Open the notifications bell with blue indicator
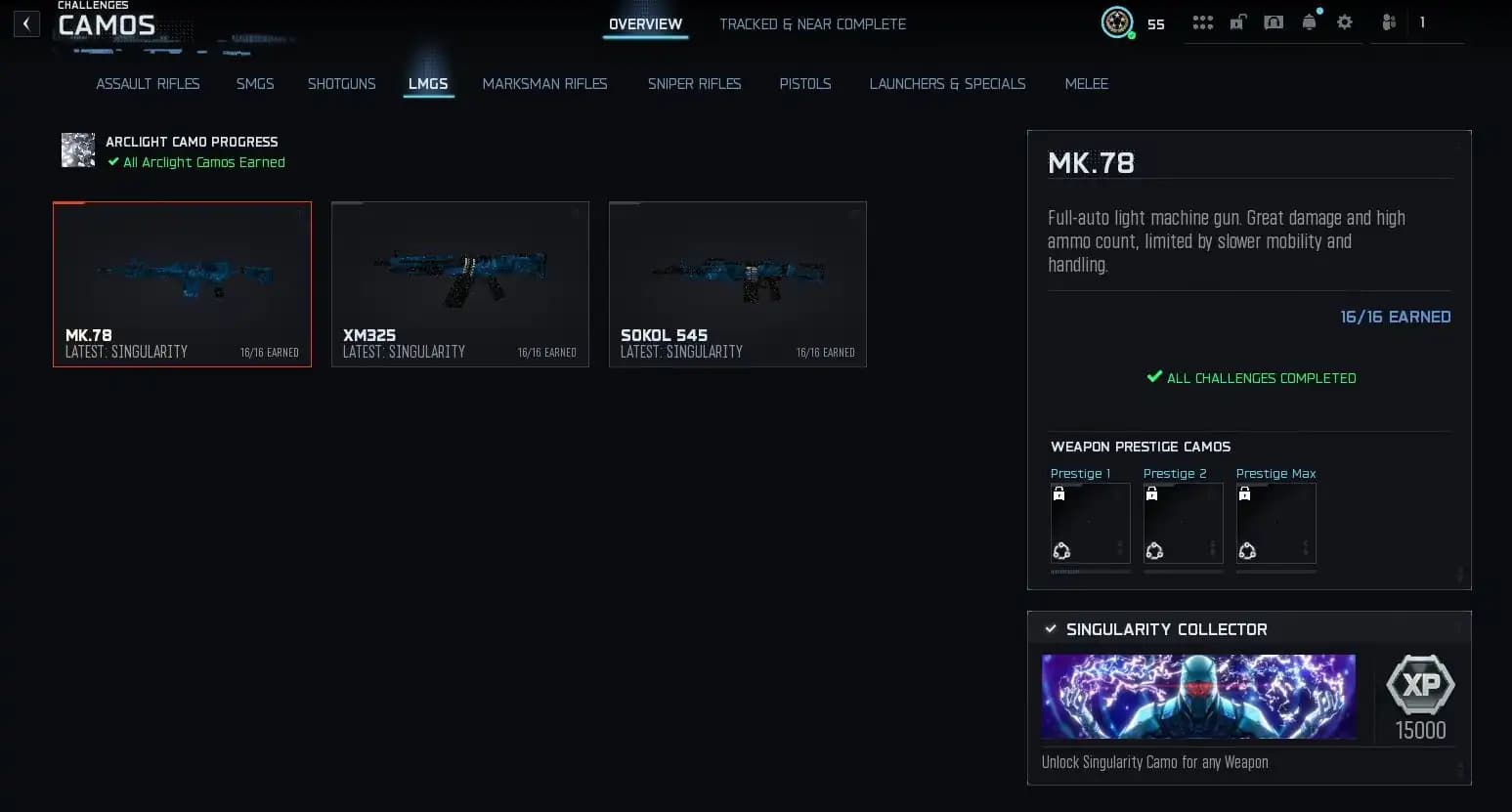 click(1309, 21)
